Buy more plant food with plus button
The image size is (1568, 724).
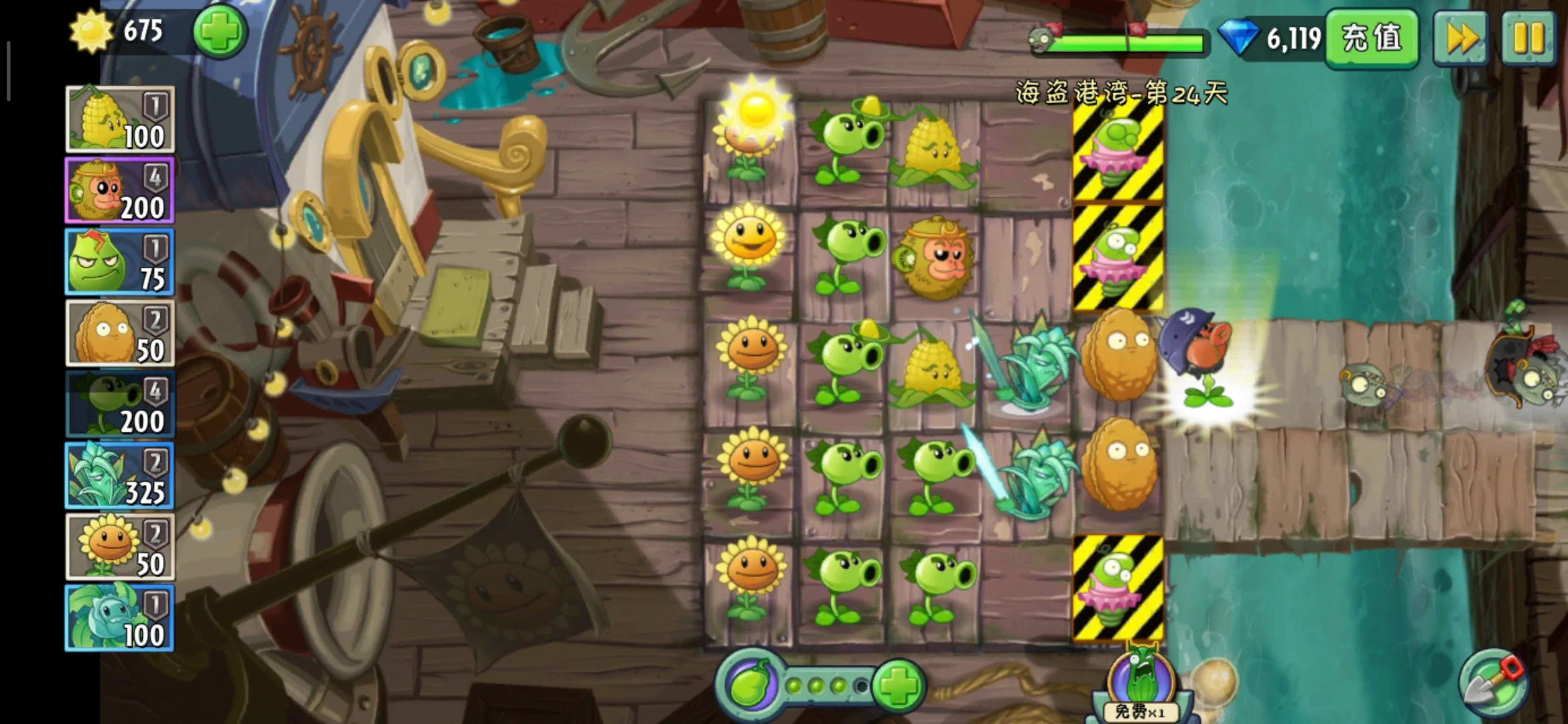pyautogui.click(x=899, y=685)
